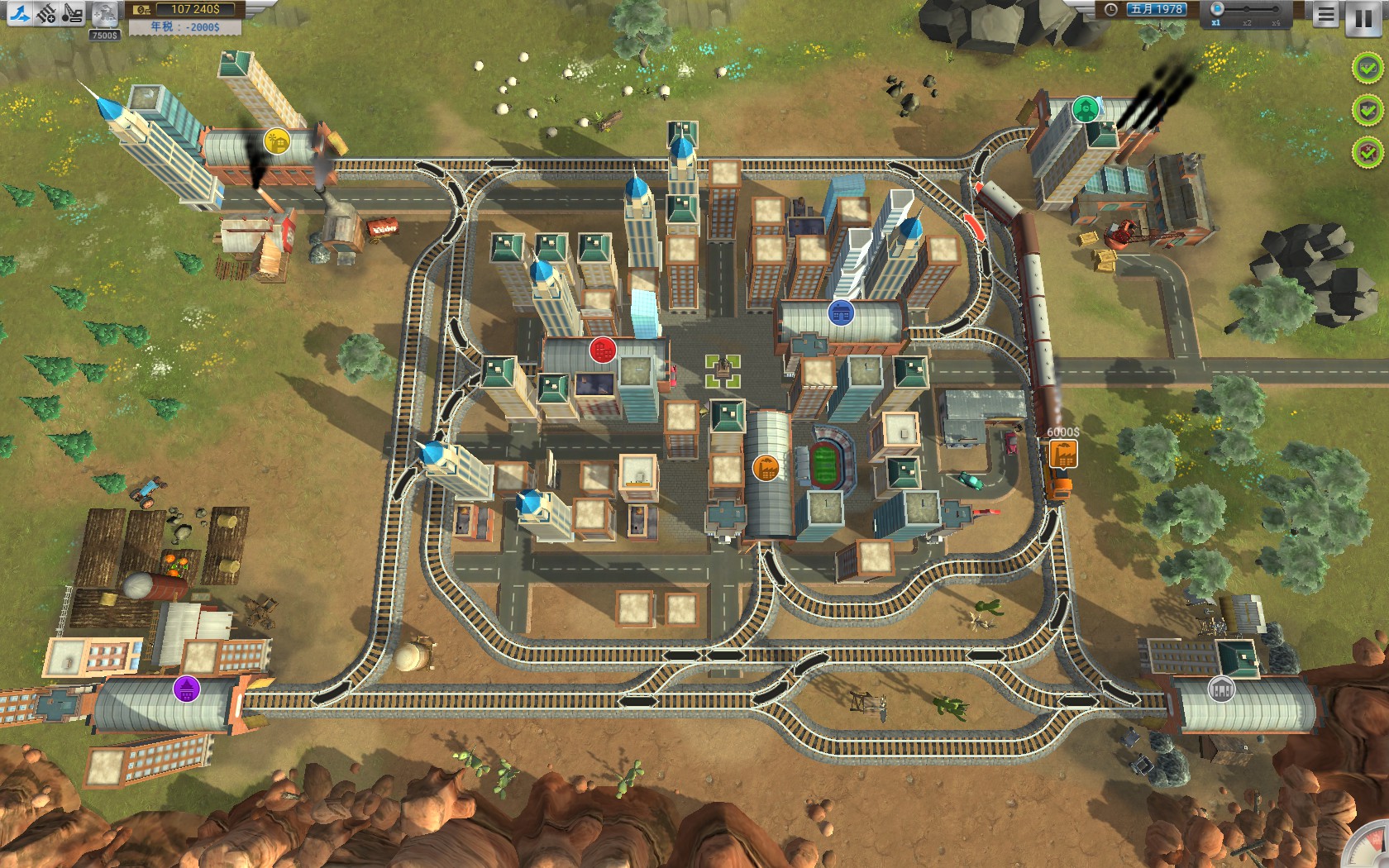Screen dimensions: 1389x868
Task: Select the new track construction tool
Action: pos(45,12)
